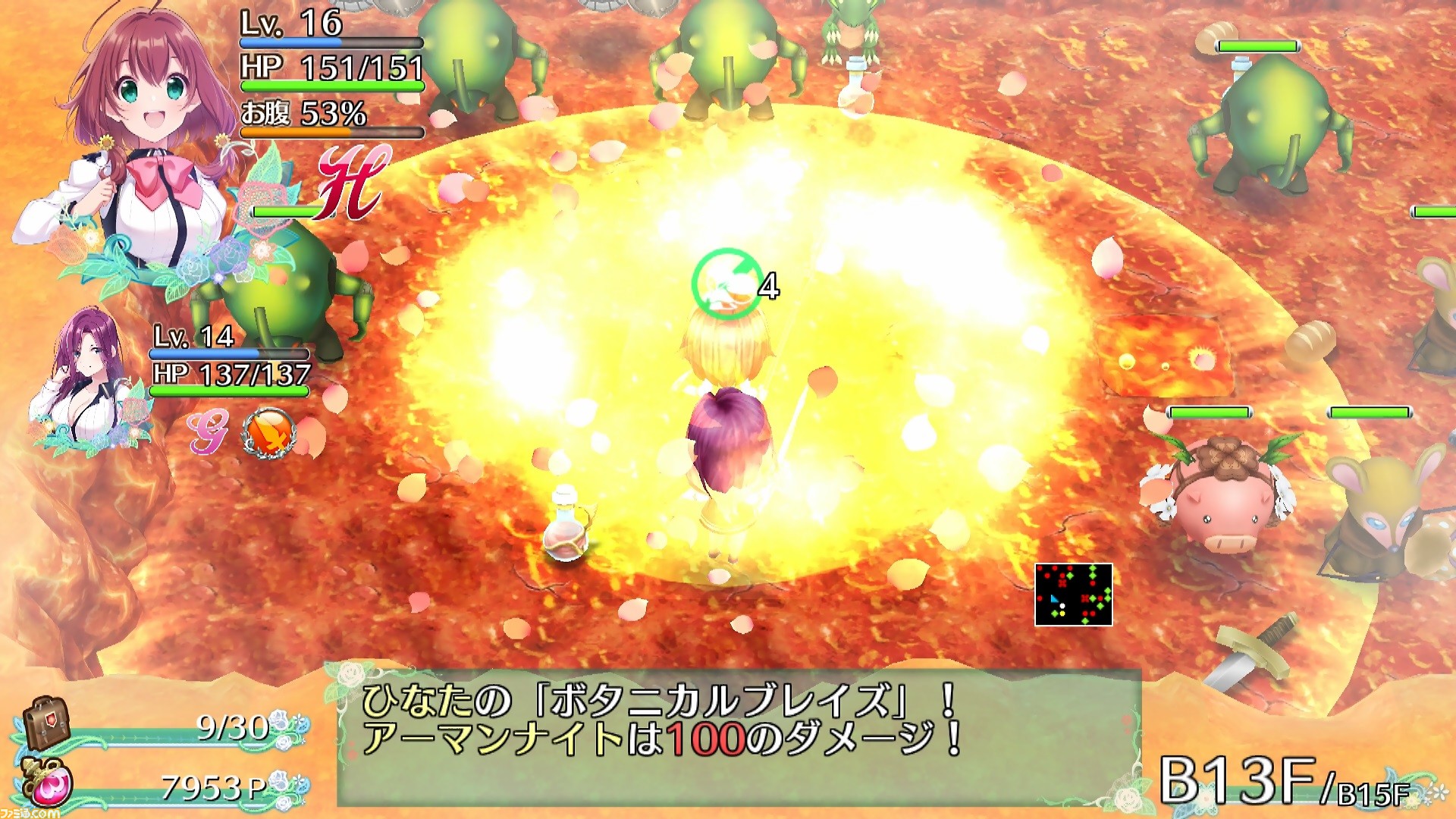This screenshot has height=819, width=1456.
Task: Click the green circular turn counter icon
Action: pos(726,283)
